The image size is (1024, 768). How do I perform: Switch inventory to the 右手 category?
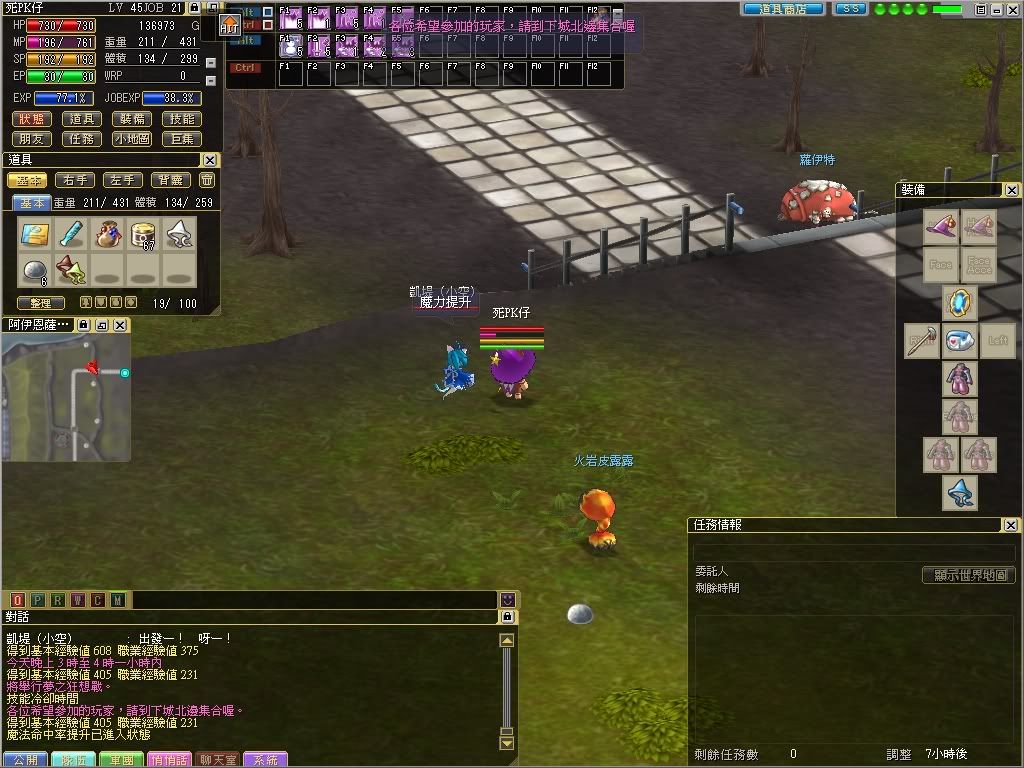[x=75, y=180]
